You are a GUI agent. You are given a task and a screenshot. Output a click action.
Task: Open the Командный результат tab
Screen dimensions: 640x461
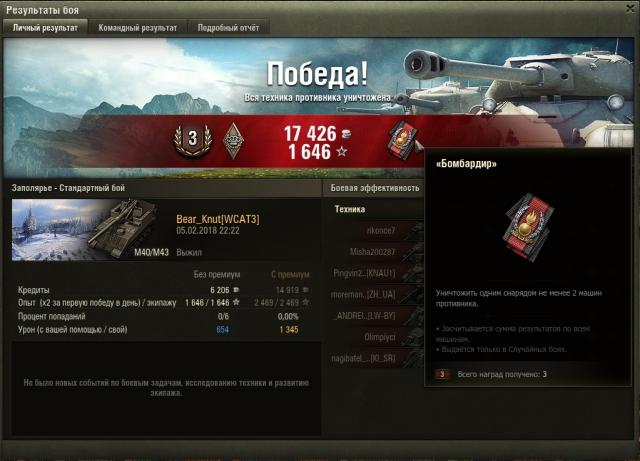pyautogui.click(x=138, y=28)
